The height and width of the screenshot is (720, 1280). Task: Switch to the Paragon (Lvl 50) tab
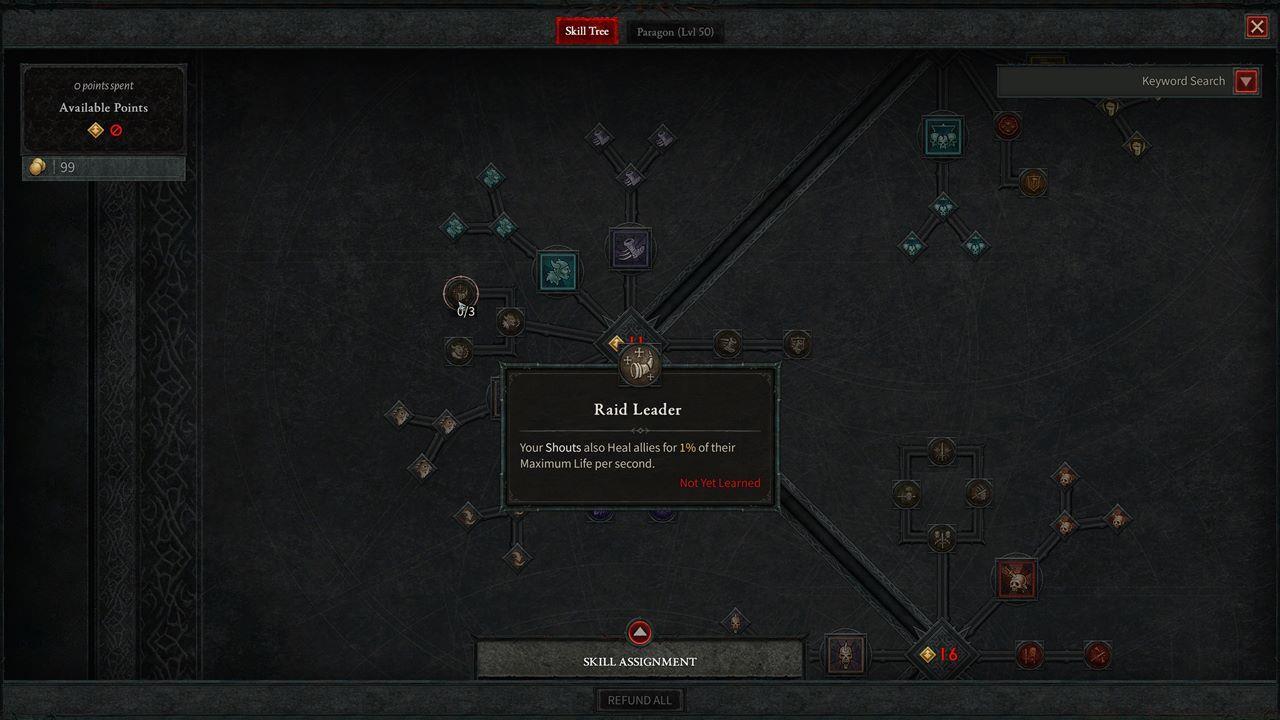tap(675, 32)
